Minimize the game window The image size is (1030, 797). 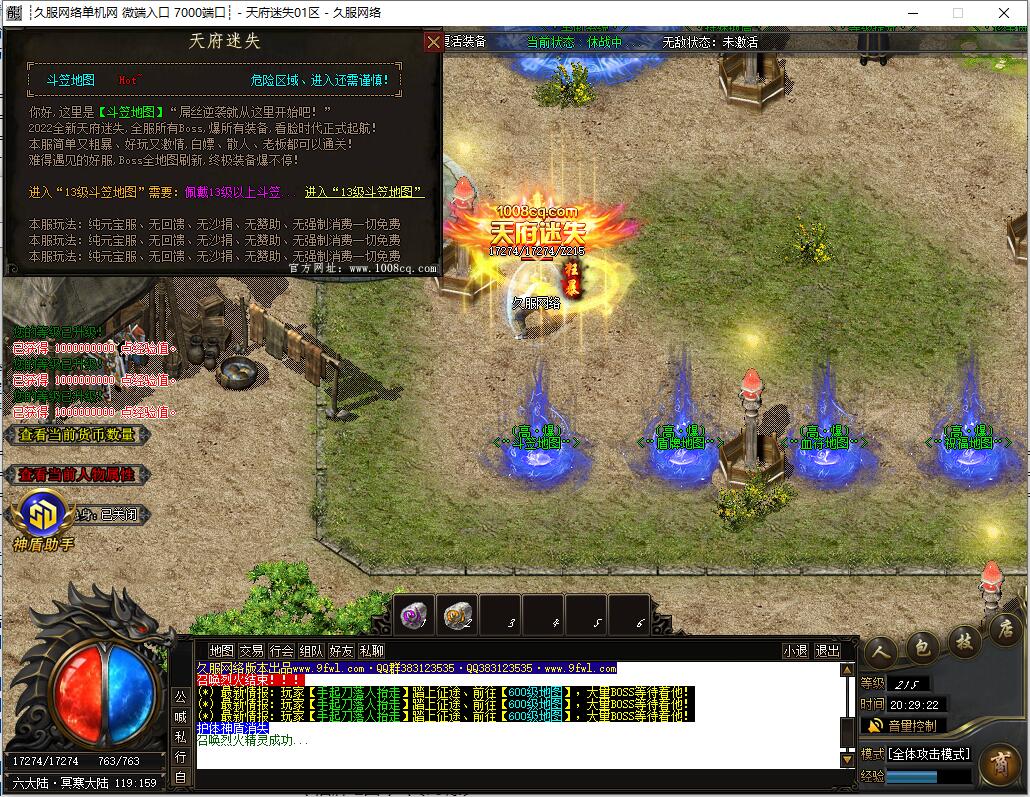(x=911, y=13)
